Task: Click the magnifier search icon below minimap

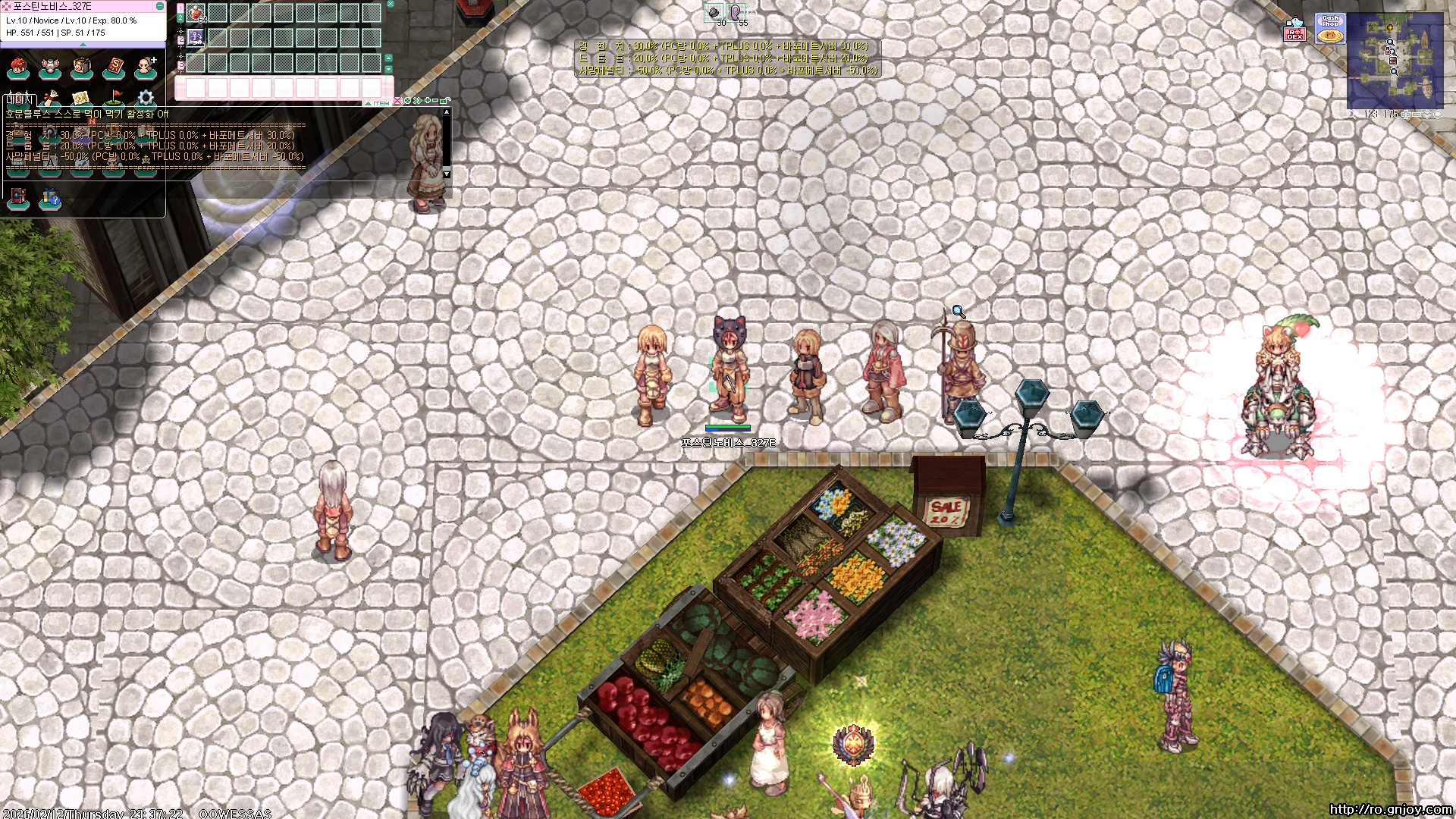Action: coord(1352,115)
